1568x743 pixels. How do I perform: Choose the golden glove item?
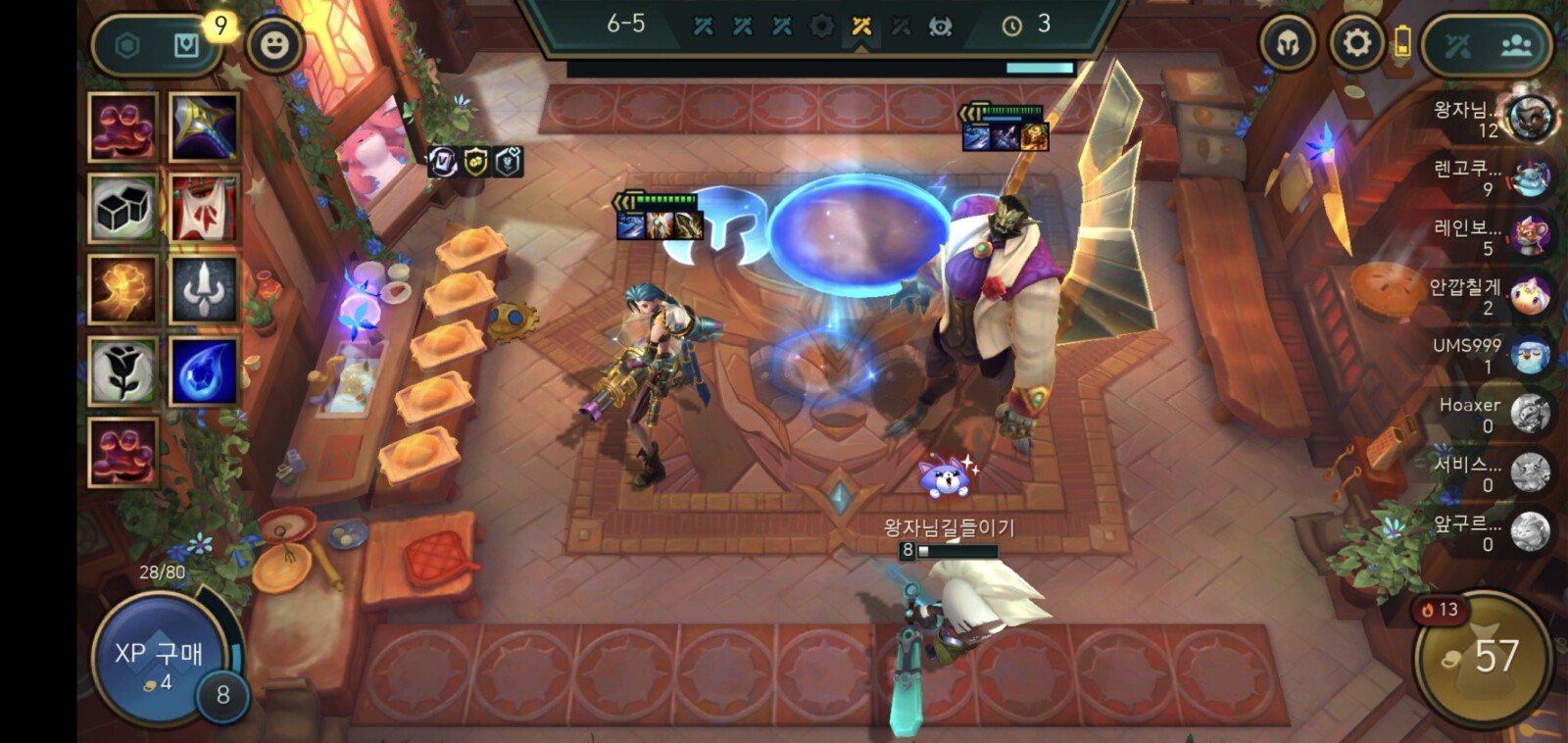(x=122, y=289)
